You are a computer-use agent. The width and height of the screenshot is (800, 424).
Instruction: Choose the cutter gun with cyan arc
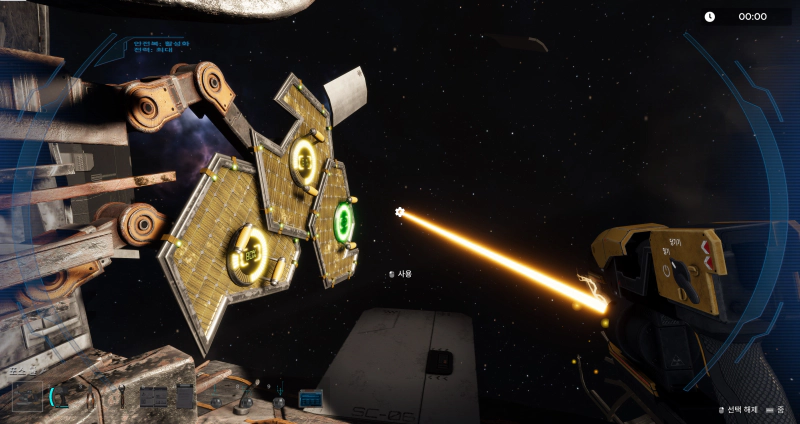[x=61, y=397]
